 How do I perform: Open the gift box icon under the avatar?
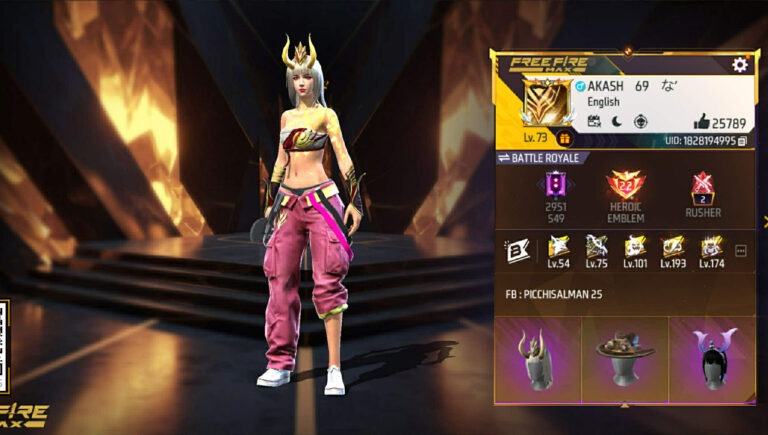pos(564,139)
